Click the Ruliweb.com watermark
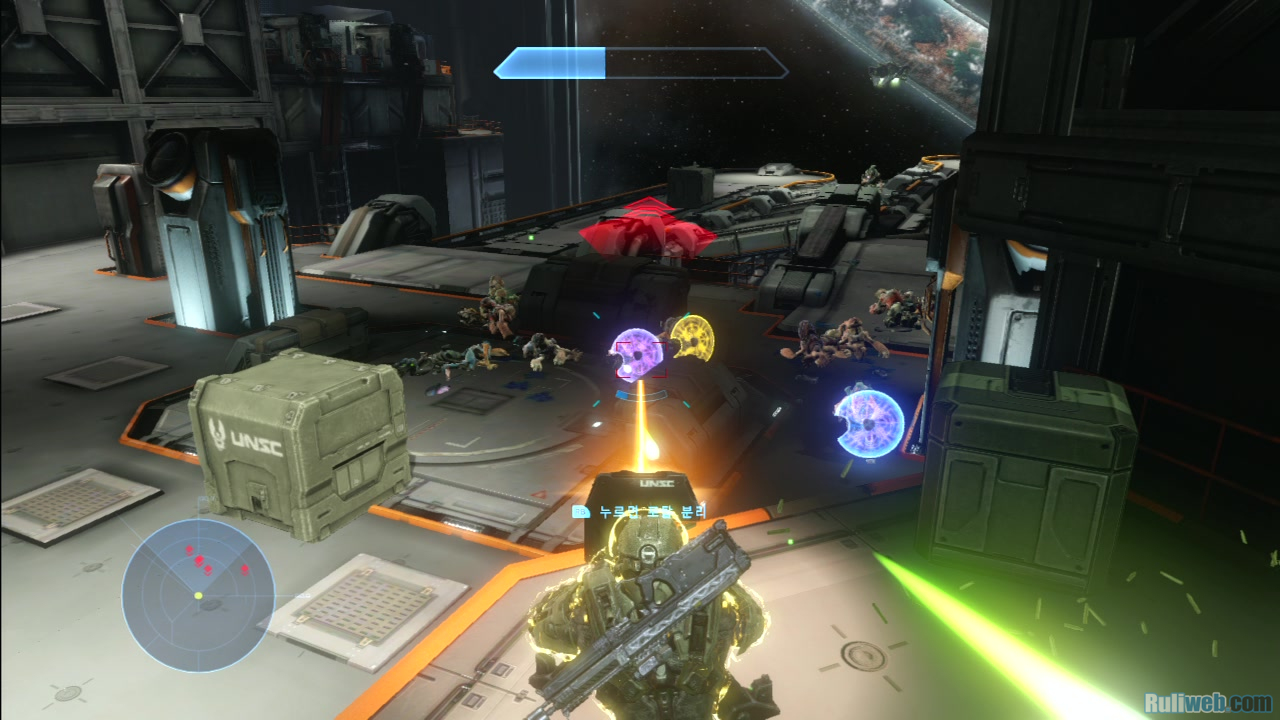1280x720 pixels. tap(1207, 702)
